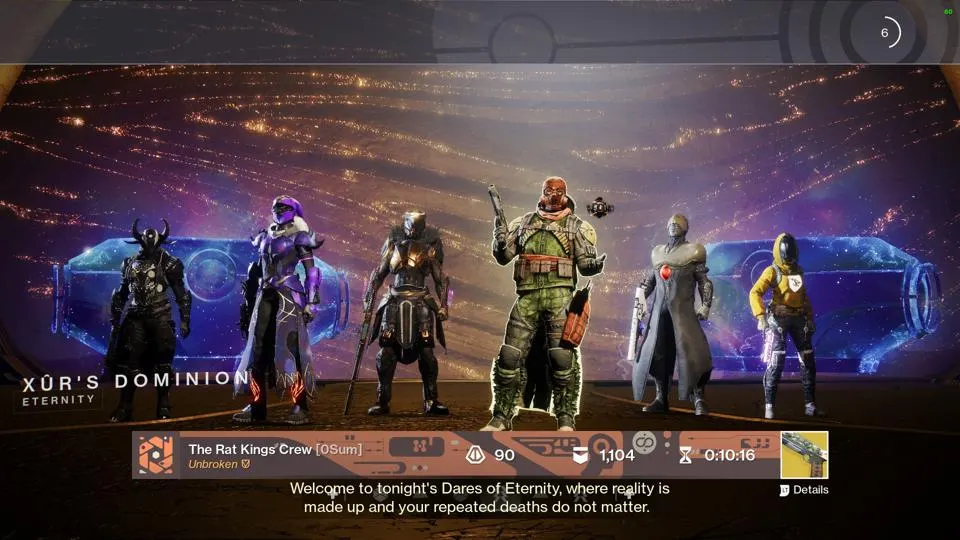The width and height of the screenshot is (960, 540).
Task: Click the orange emblem icon on the nameplate
Action: coord(155,455)
